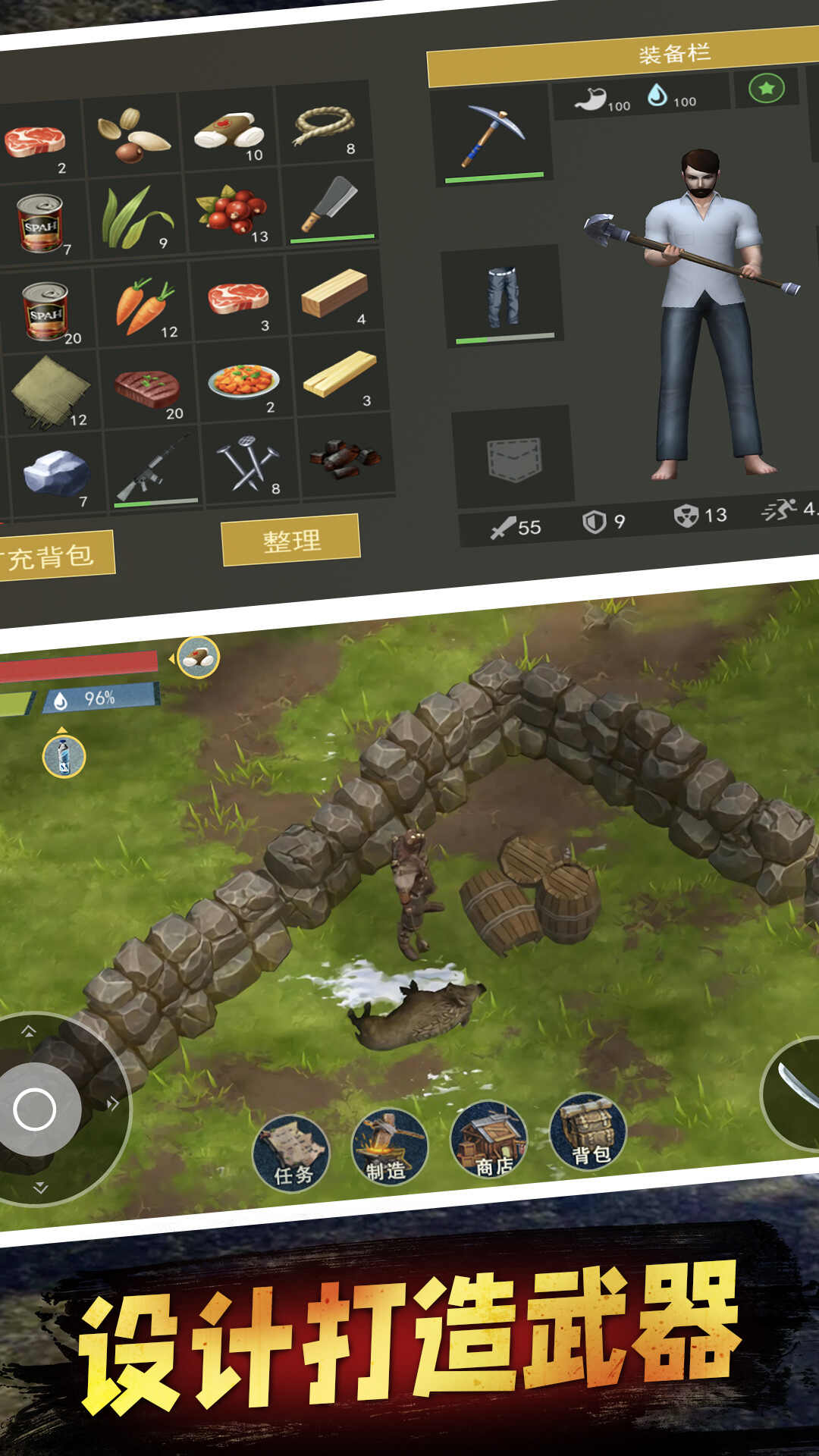Choose the assault rifle slot
Screen dimensions: 819x1456
click(154, 467)
